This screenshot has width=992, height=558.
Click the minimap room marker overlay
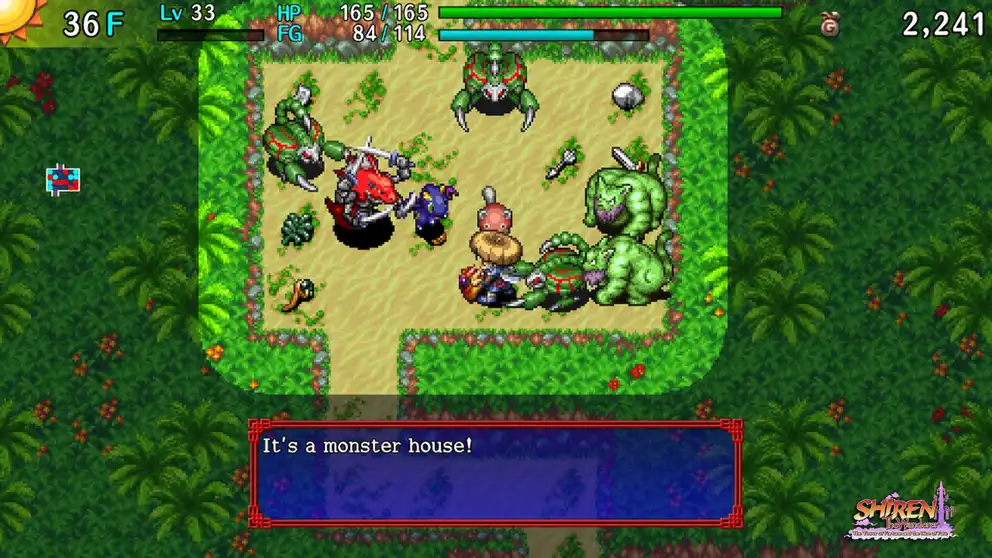point(62,179)
